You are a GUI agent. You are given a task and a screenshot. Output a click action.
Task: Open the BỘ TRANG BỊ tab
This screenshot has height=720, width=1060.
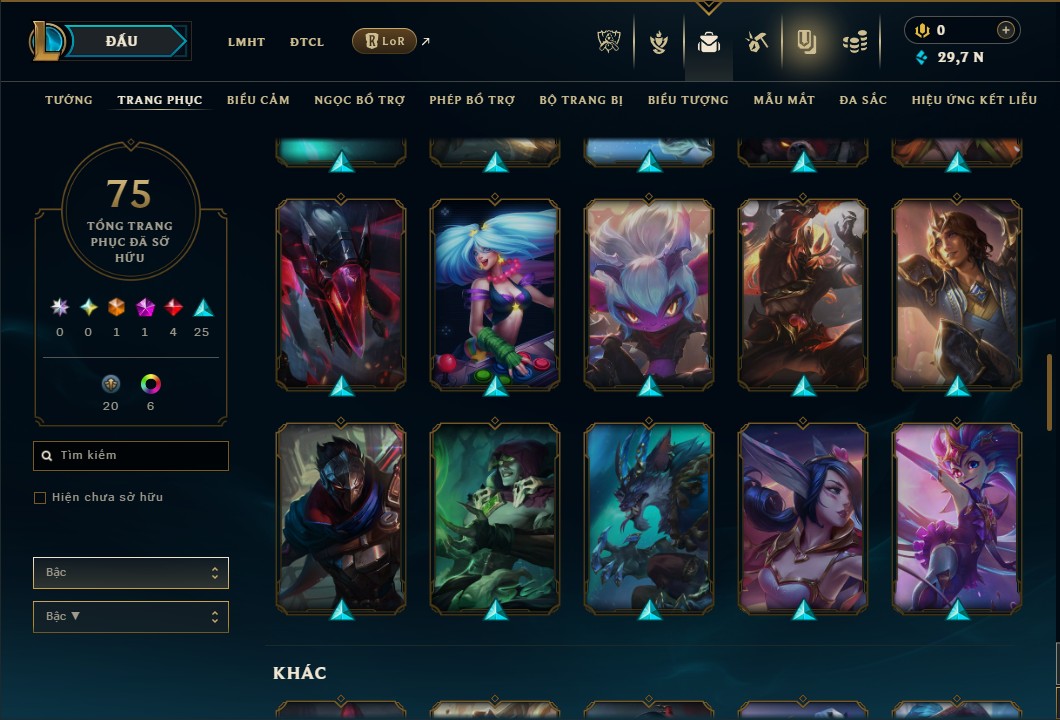(581, 100)
